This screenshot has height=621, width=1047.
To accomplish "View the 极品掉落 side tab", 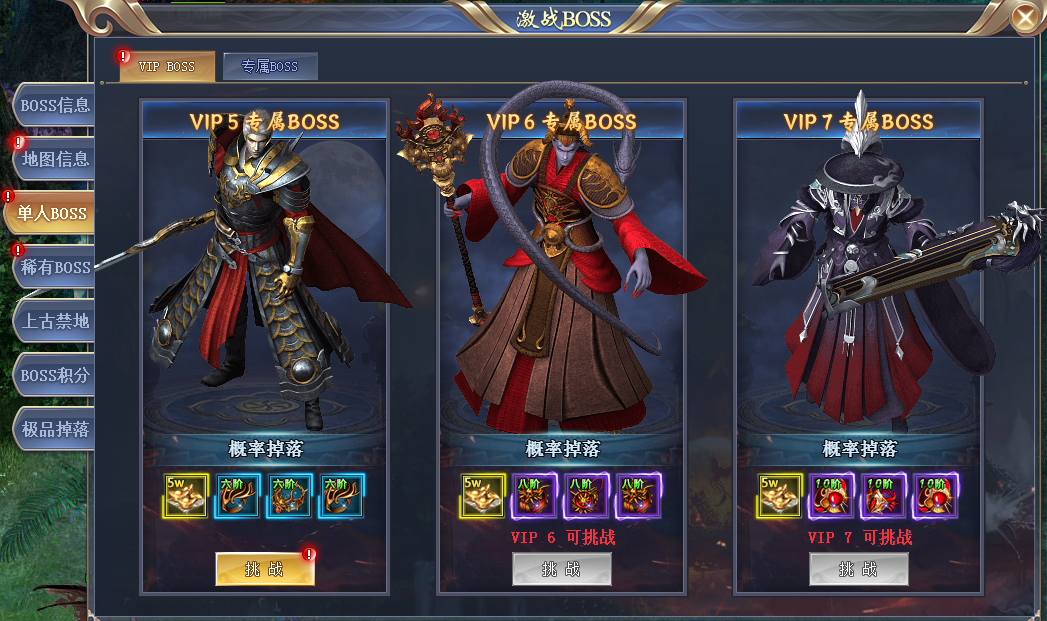I will click(54, 429).
